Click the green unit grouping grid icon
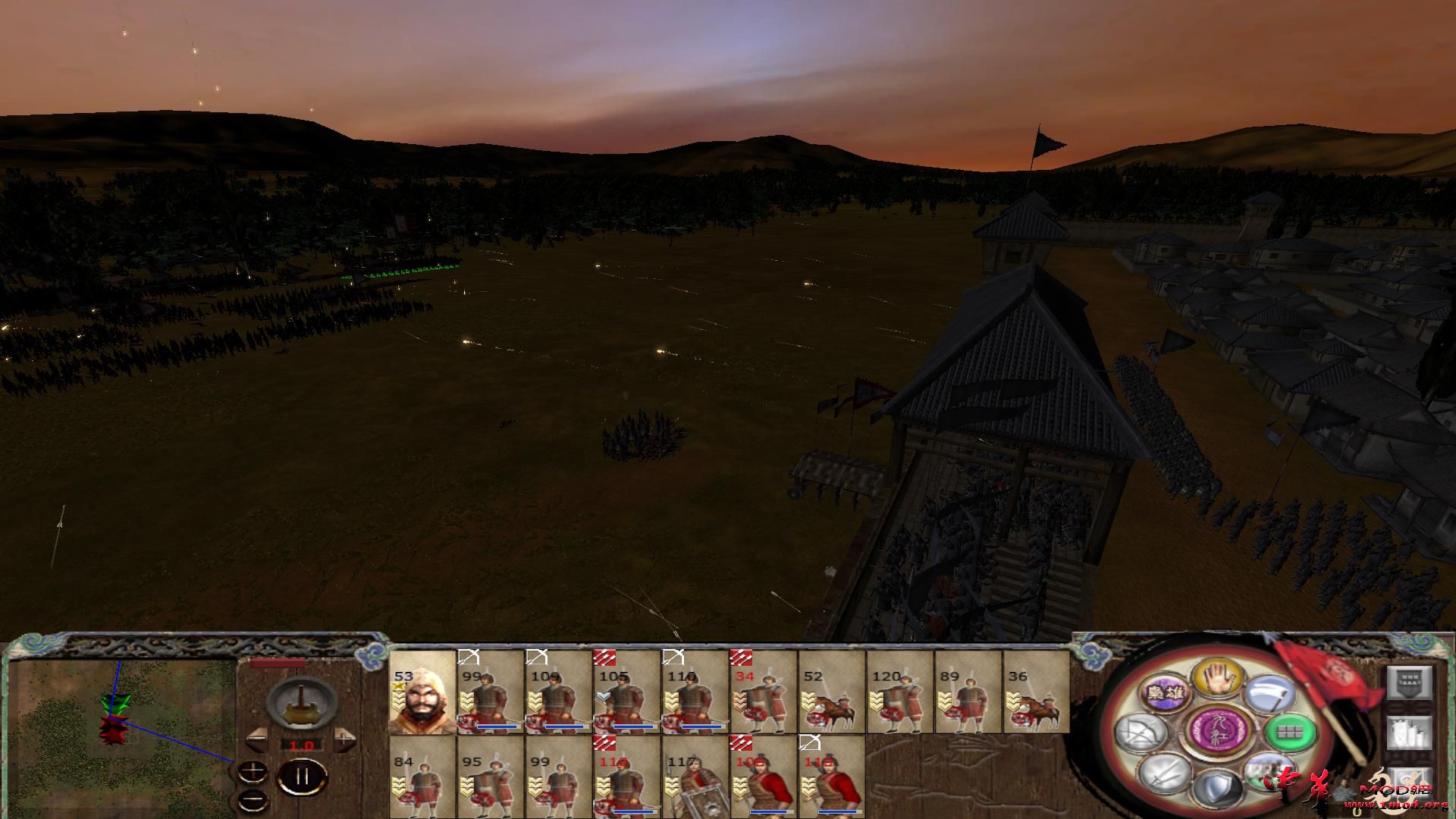This screenshot has width=1456, height=819. (1289, 733)
